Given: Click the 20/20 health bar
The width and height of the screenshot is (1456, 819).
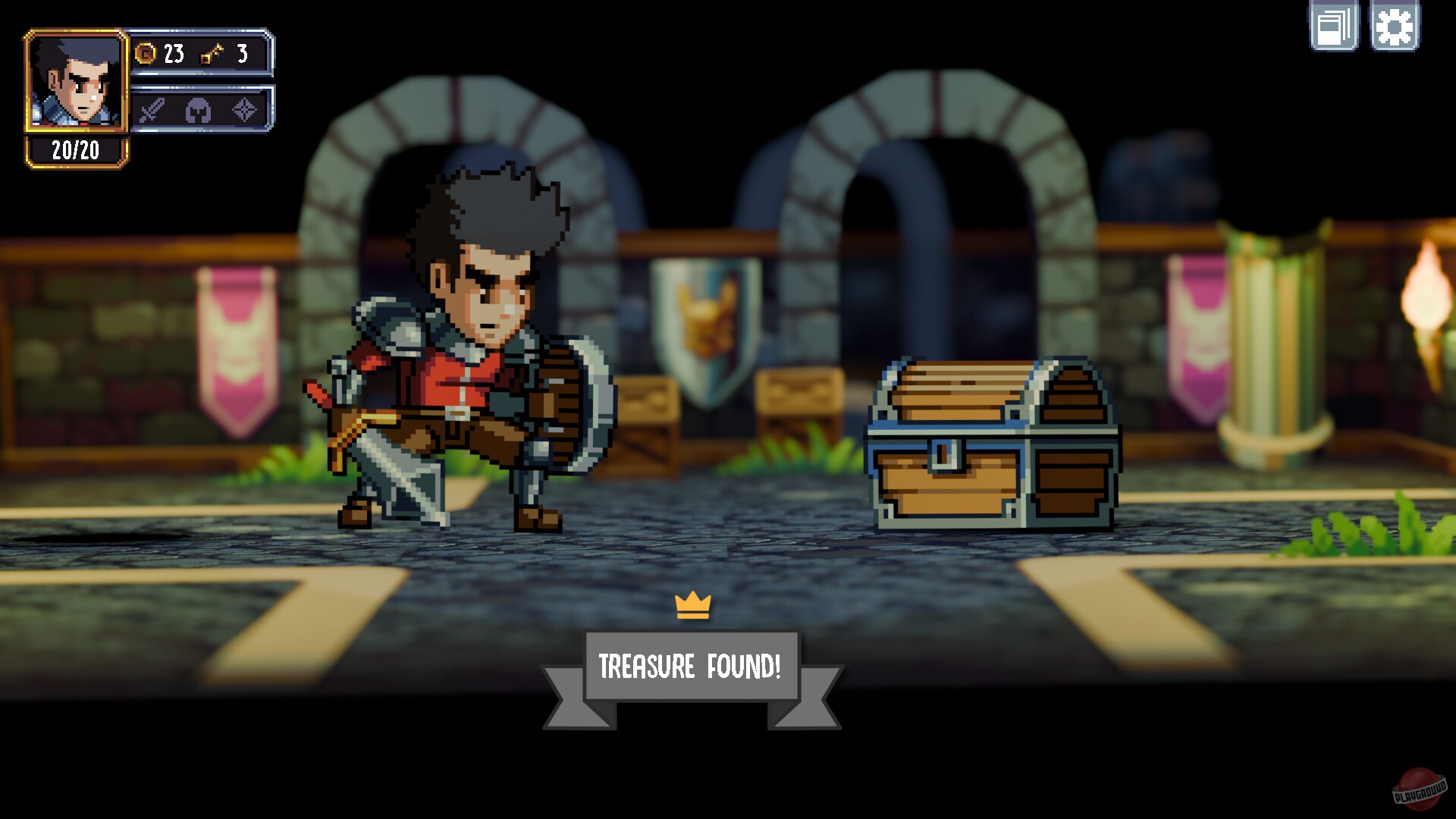Looking at the screenshot, I should pos(76,149).
